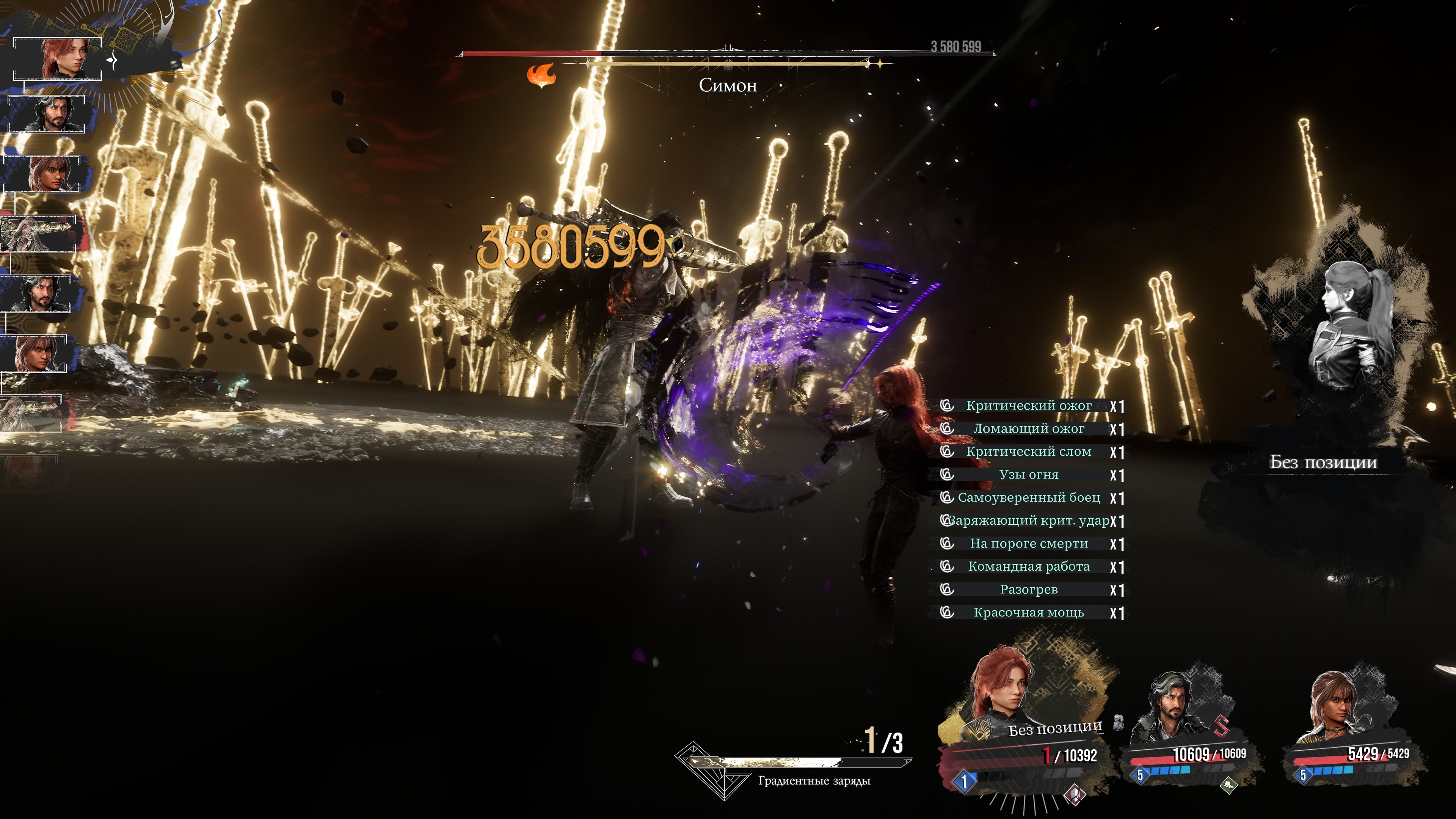
Task: Select the Критический ожог picto row
Action: (1028, 406)
